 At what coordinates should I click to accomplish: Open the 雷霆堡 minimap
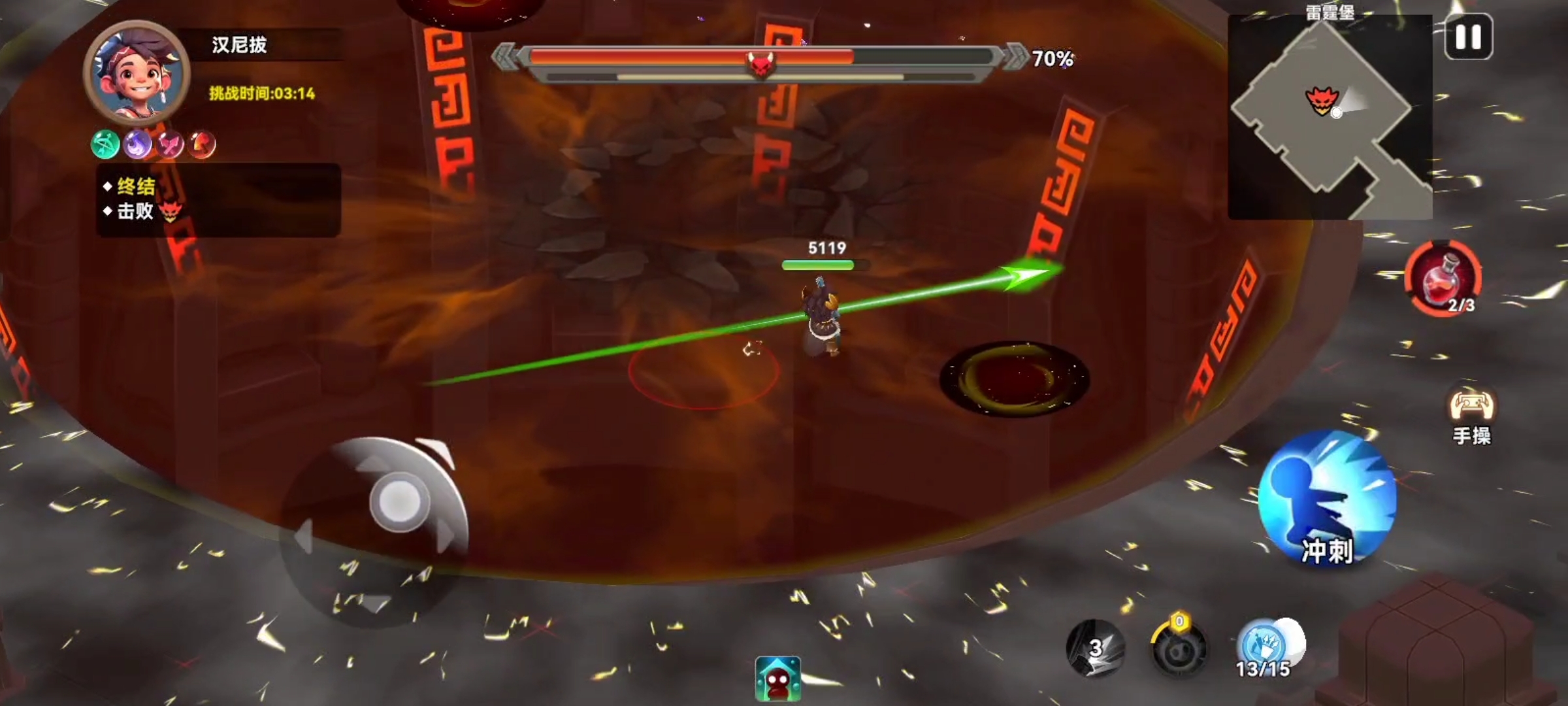click(x=1330, y=118)
